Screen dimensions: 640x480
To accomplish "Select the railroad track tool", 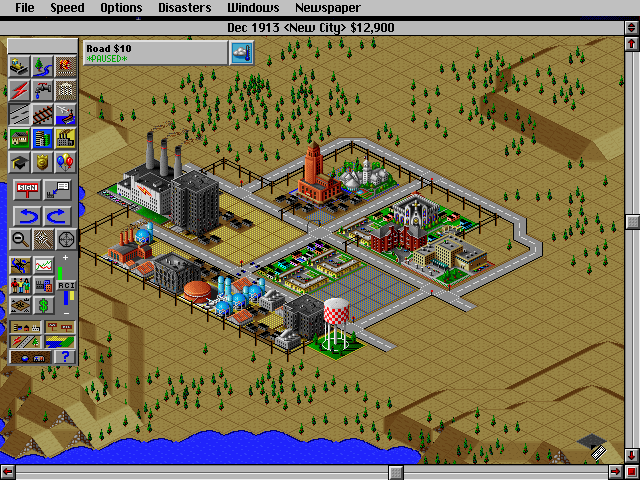I will coord(42,114).
